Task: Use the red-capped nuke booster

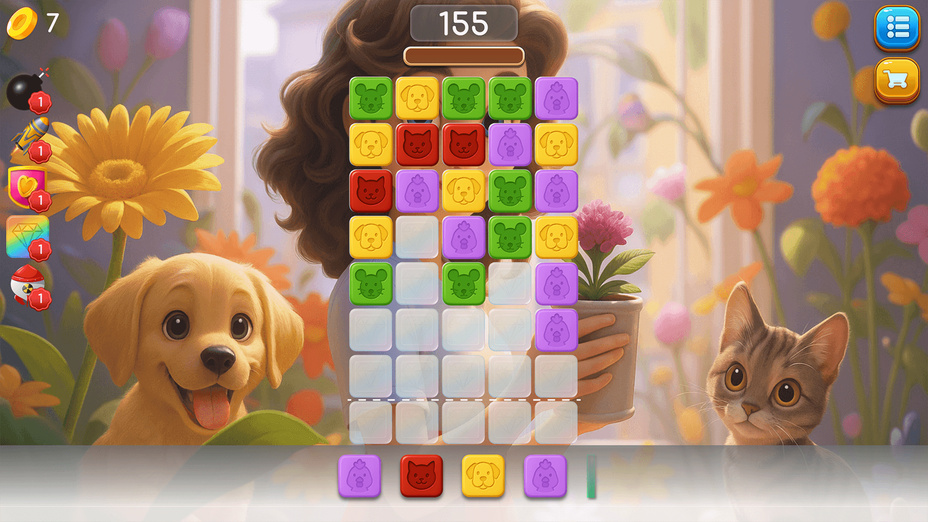Action: 25,285
